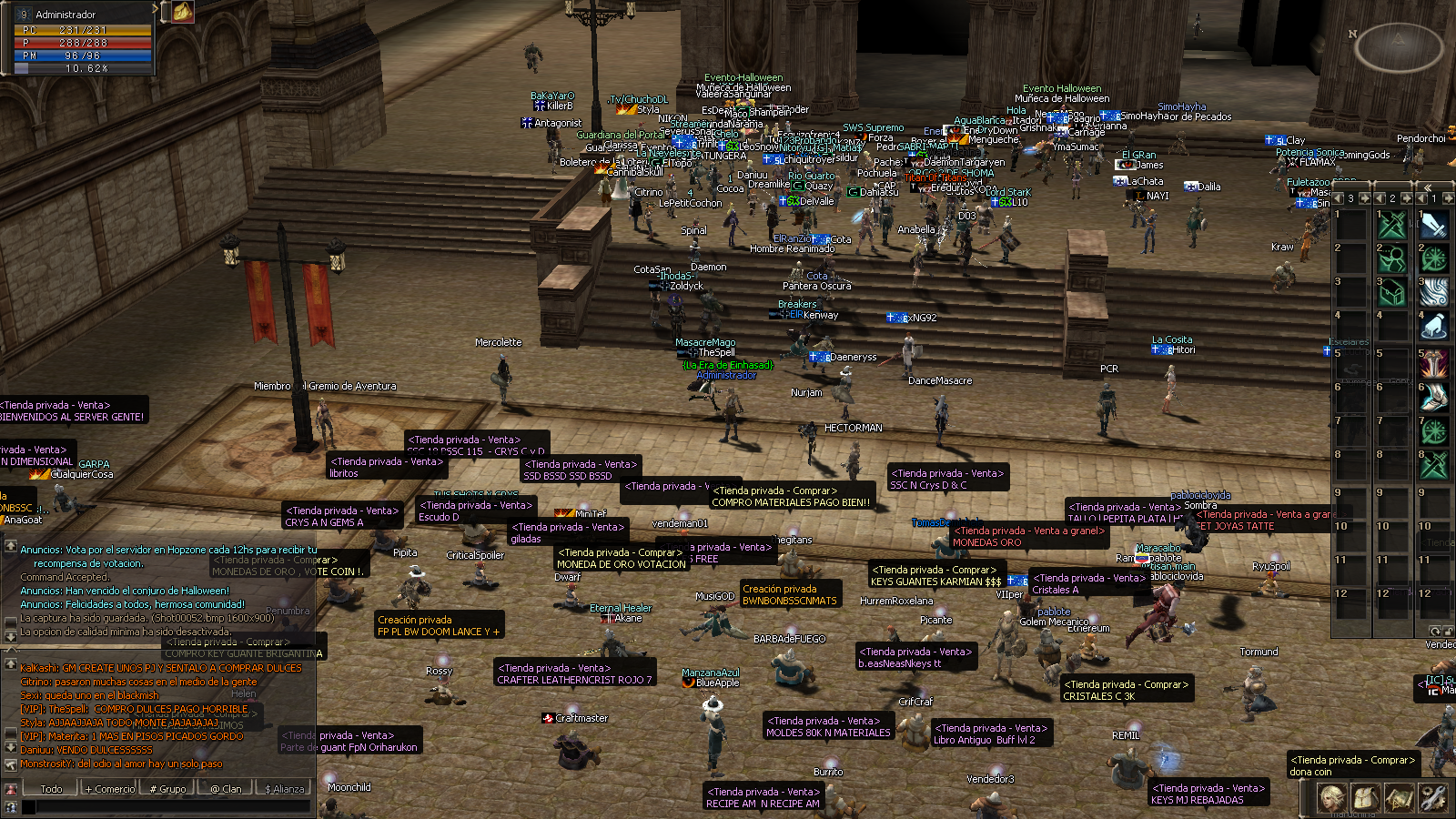Activate the sword burst skill icon
The height and width of the screenshot is (819, 1456).
click(1434, 362)
